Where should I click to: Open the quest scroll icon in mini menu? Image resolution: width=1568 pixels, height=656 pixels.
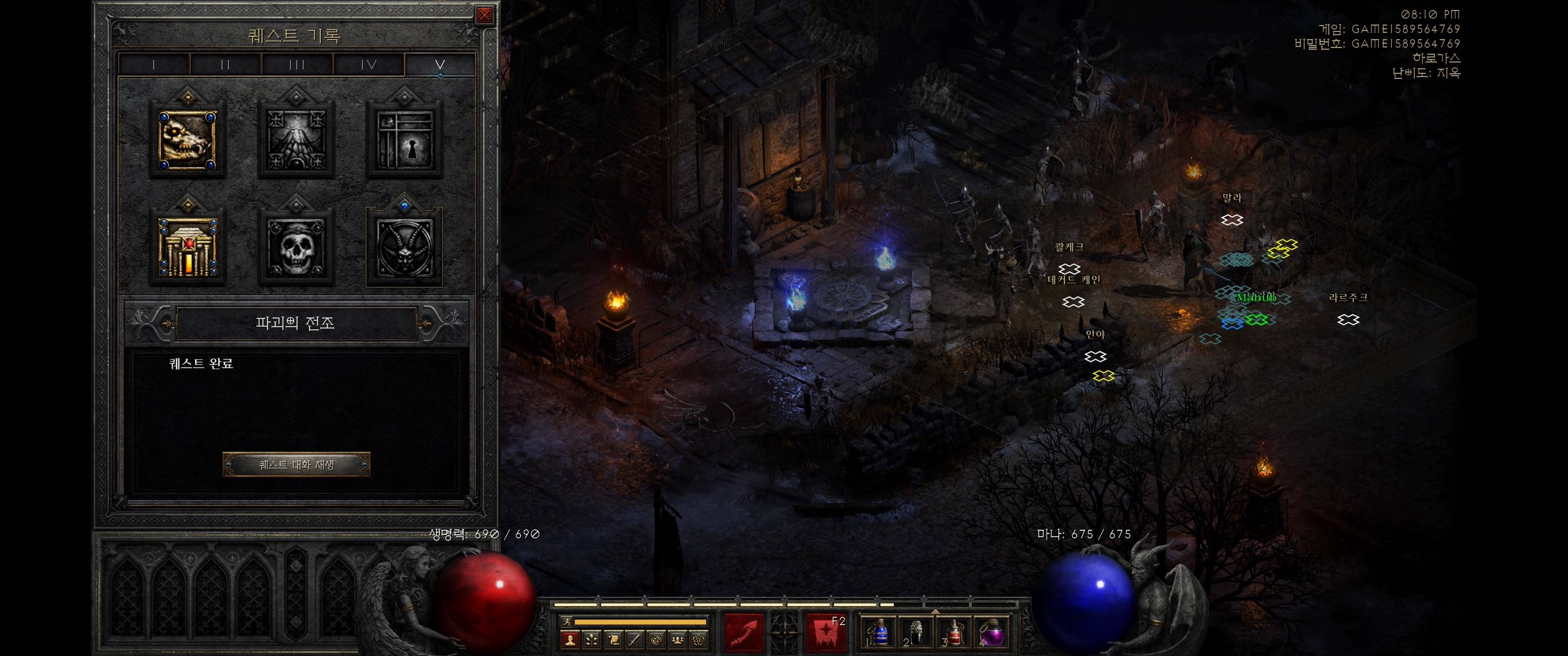(x=613, y=639)
